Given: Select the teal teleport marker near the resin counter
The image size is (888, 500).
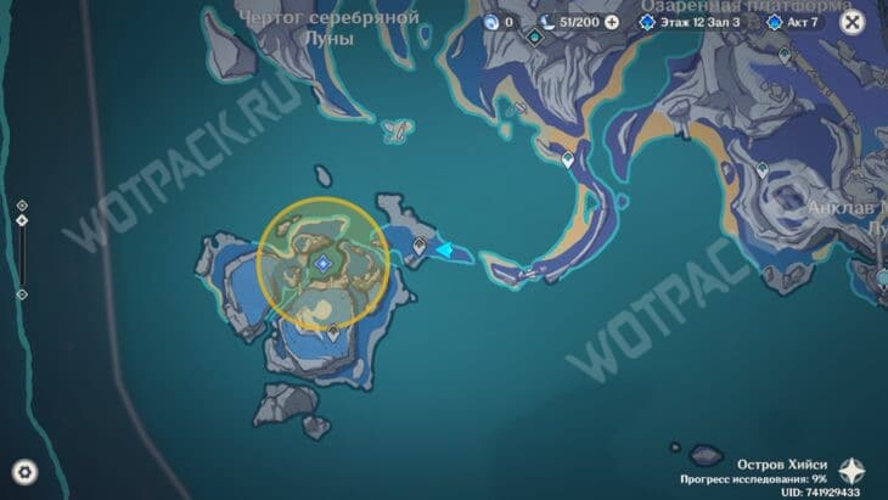Looking at the screenshot, I should pos(535,38).
